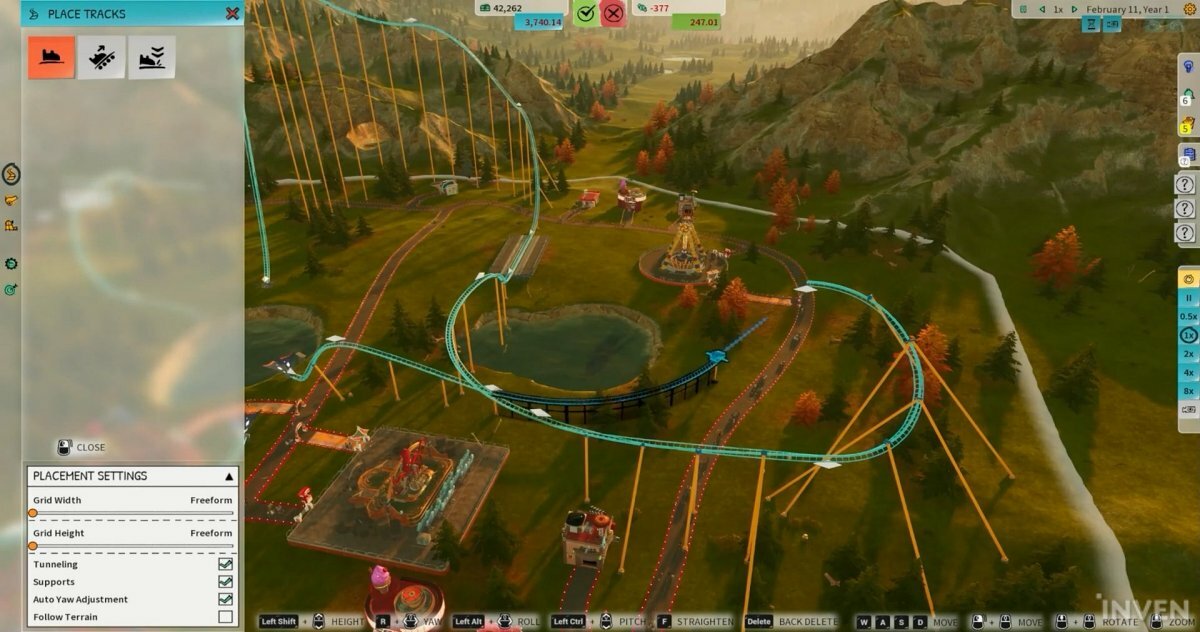Pick the brake track piece with down arrows
Screen dimensions: 1200x632
pos(151,57)
